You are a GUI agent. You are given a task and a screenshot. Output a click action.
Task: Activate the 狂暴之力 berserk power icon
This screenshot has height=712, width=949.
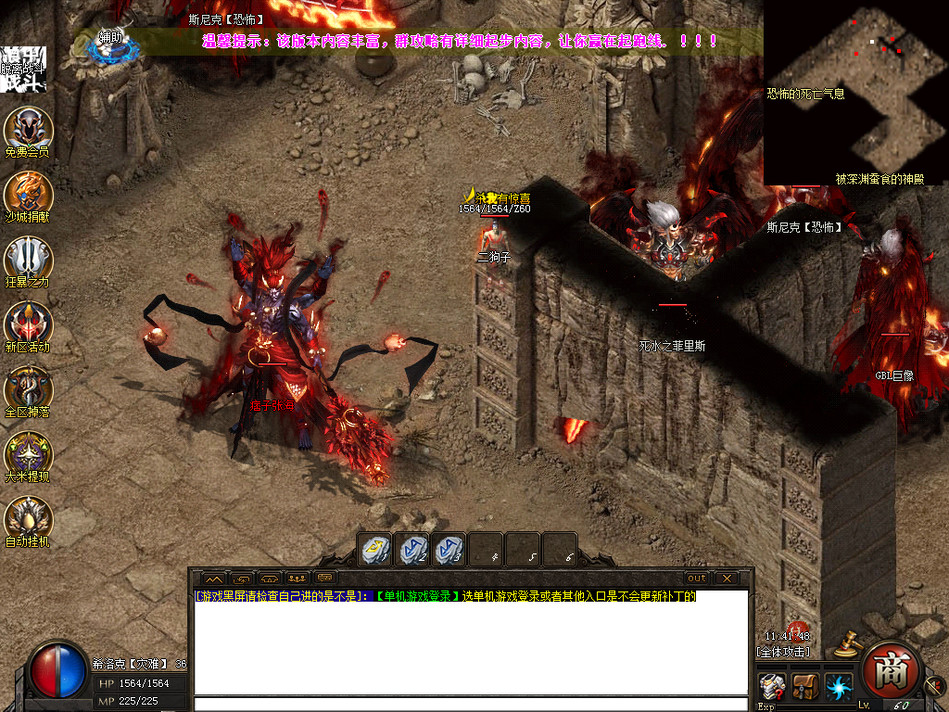click(x=27, y=258)
